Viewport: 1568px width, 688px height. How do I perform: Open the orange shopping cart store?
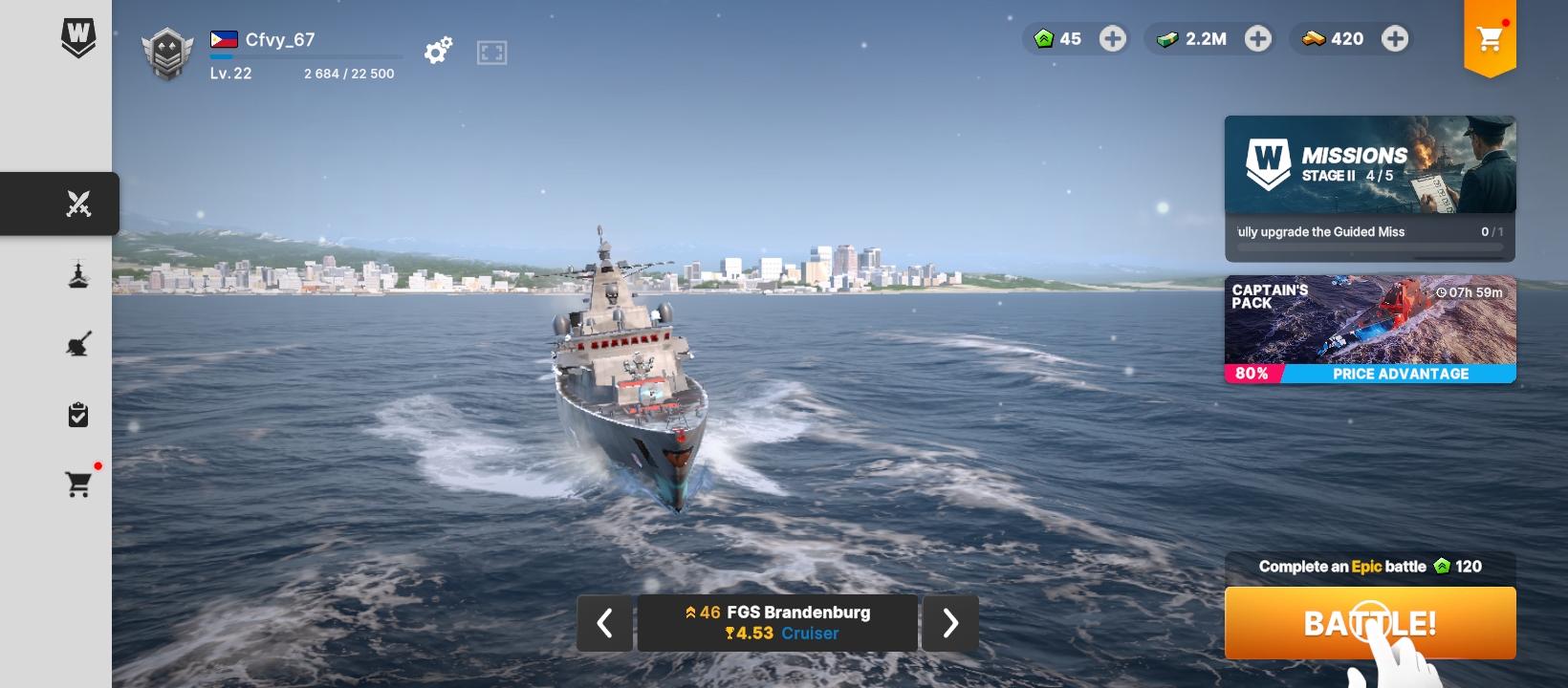(x=1489, y=39)
